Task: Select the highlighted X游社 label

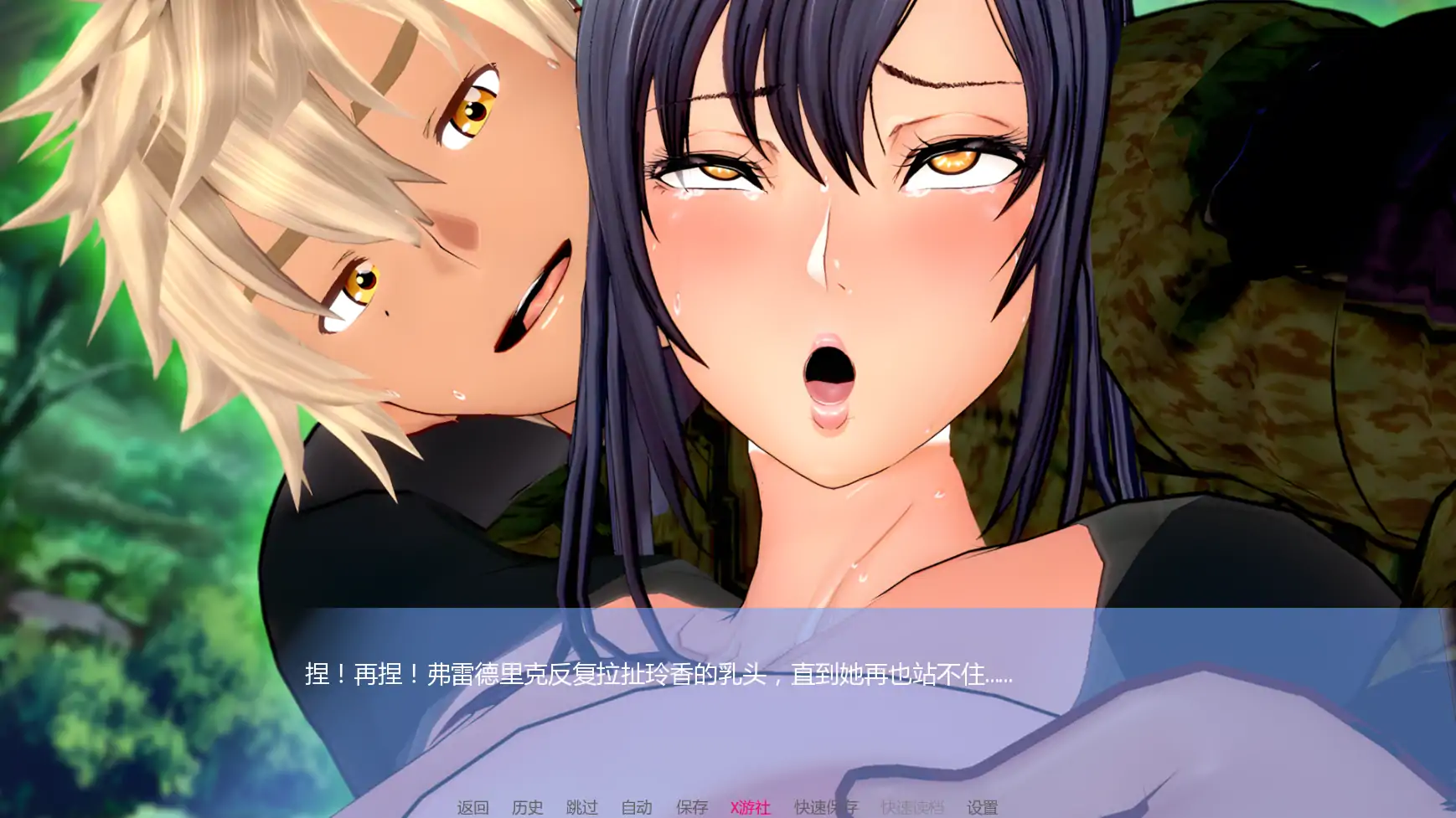Action: click(750, 808)
